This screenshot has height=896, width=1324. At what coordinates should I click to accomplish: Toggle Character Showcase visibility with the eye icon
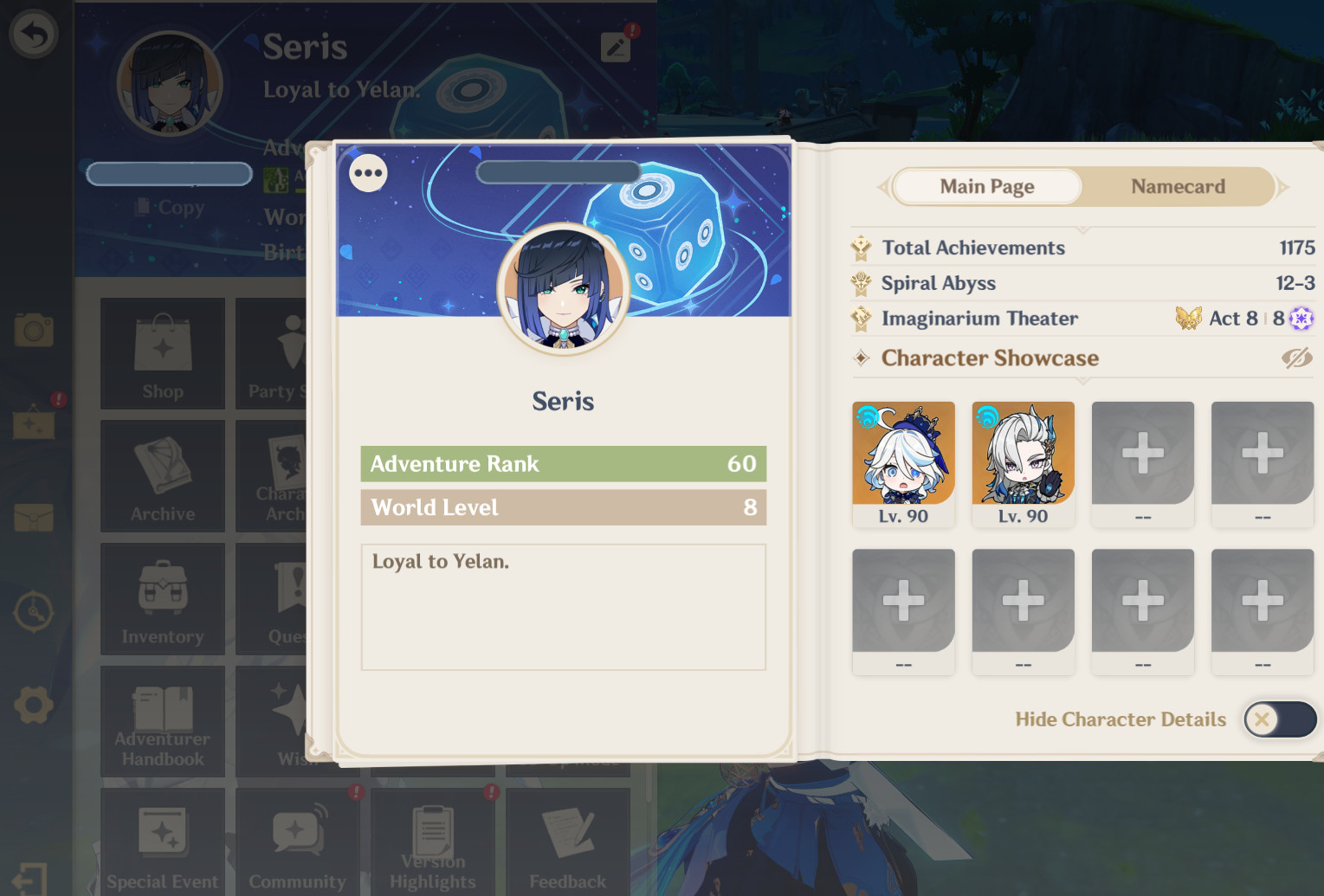[x=1297, y=358]
